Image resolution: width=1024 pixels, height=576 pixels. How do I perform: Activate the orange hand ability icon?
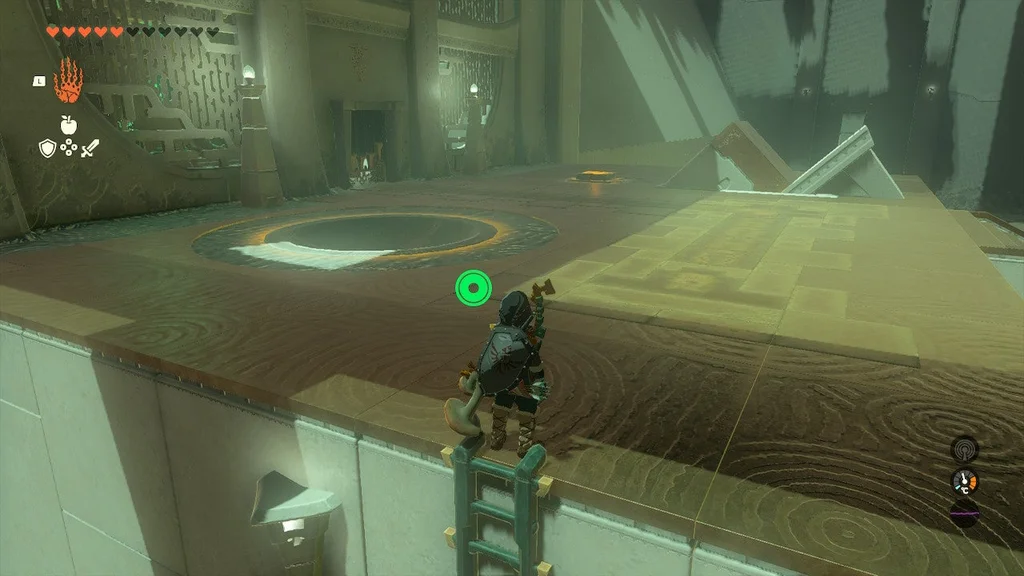[x=68, y=81]
